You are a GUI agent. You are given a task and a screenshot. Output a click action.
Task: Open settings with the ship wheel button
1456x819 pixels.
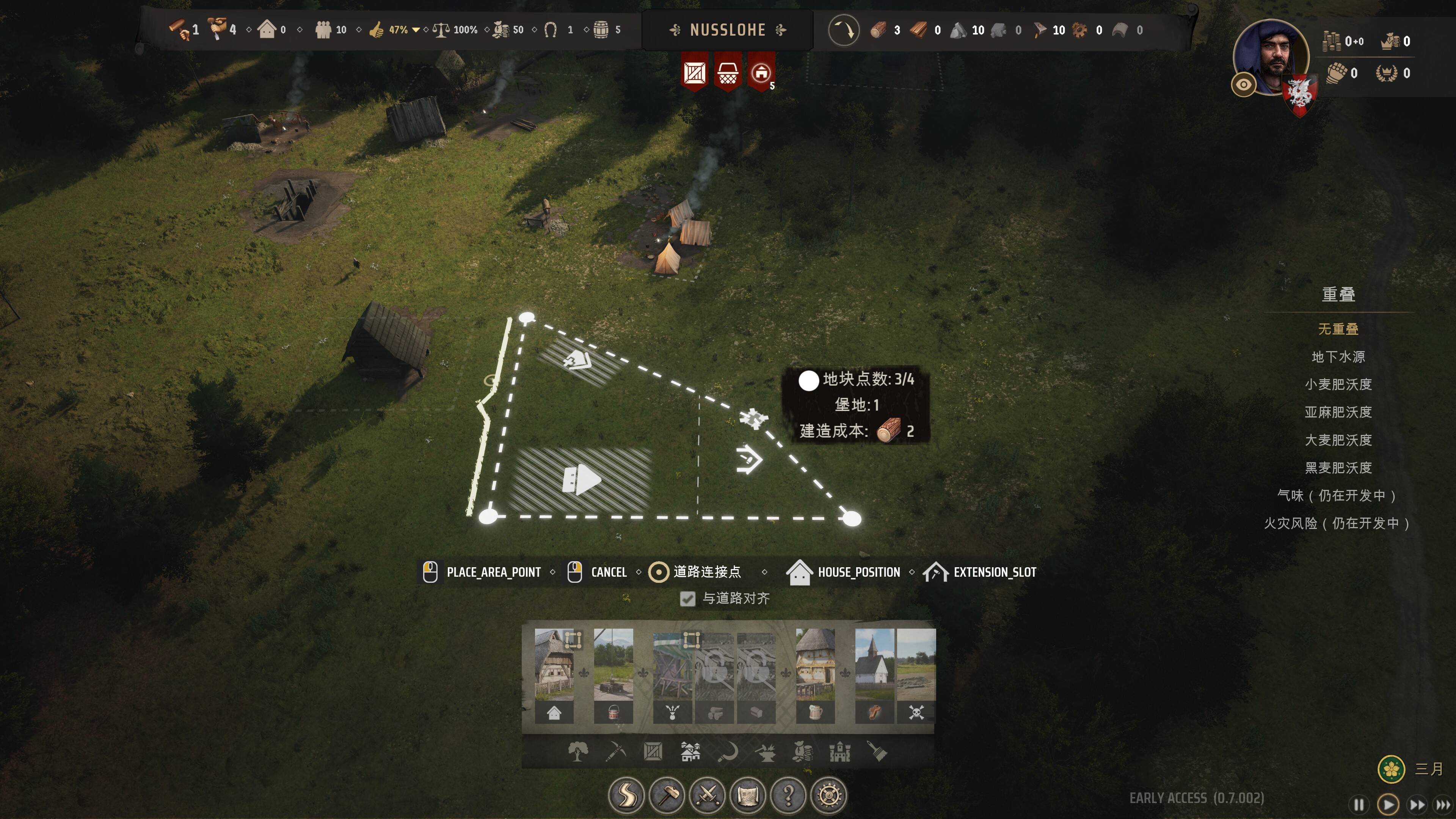829,796
